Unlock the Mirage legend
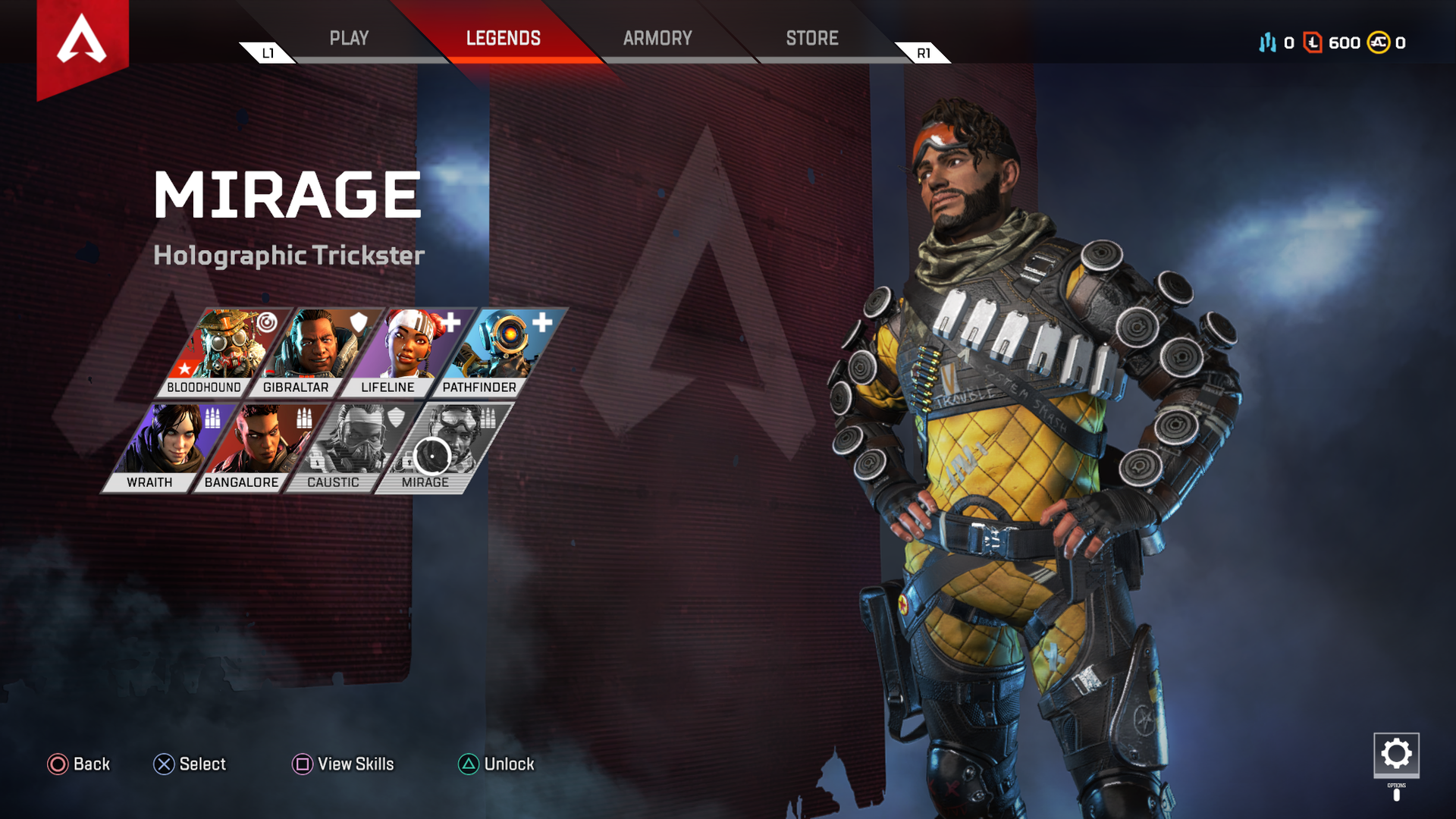 tap(497, 764)
